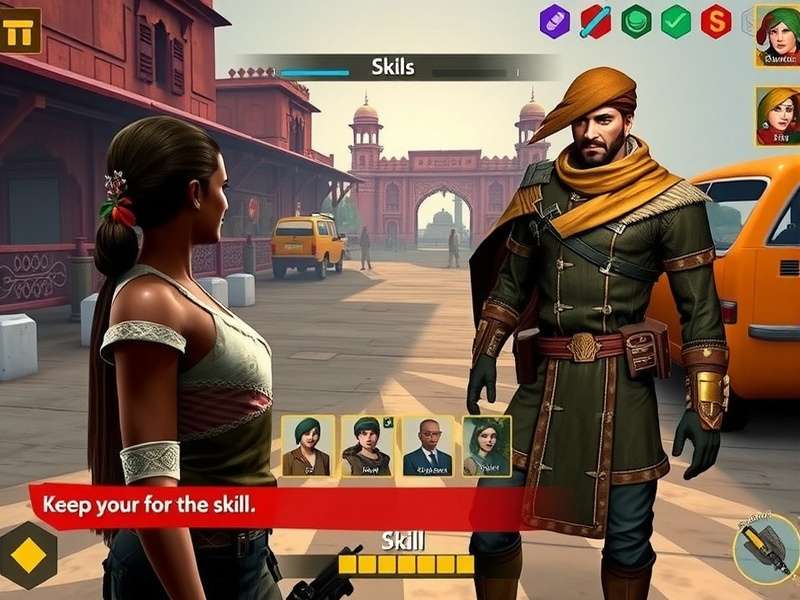Pick the green-turban character in brown jacket
The width and height of the screenshot is (800, 600).
click(307, 446)
